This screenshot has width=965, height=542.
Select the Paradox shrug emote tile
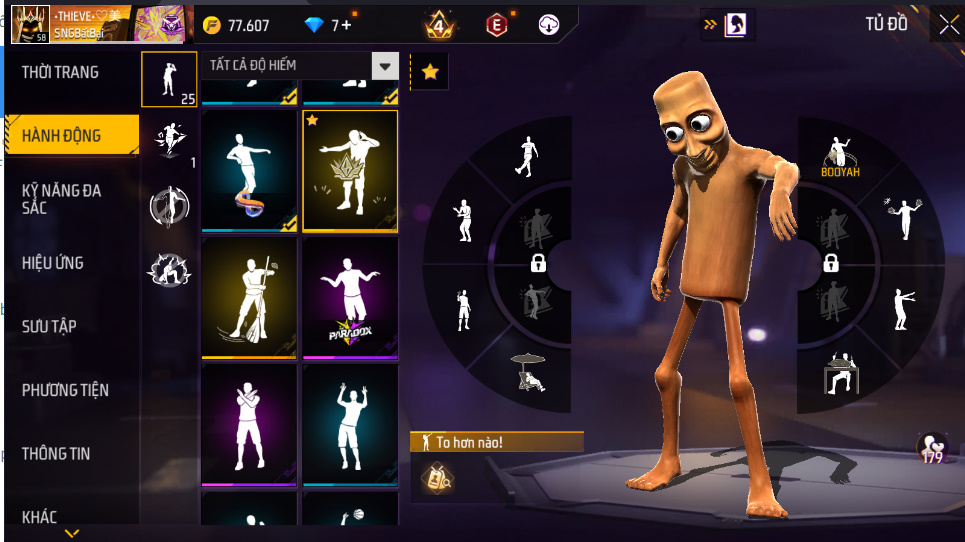tap(350, 297)
